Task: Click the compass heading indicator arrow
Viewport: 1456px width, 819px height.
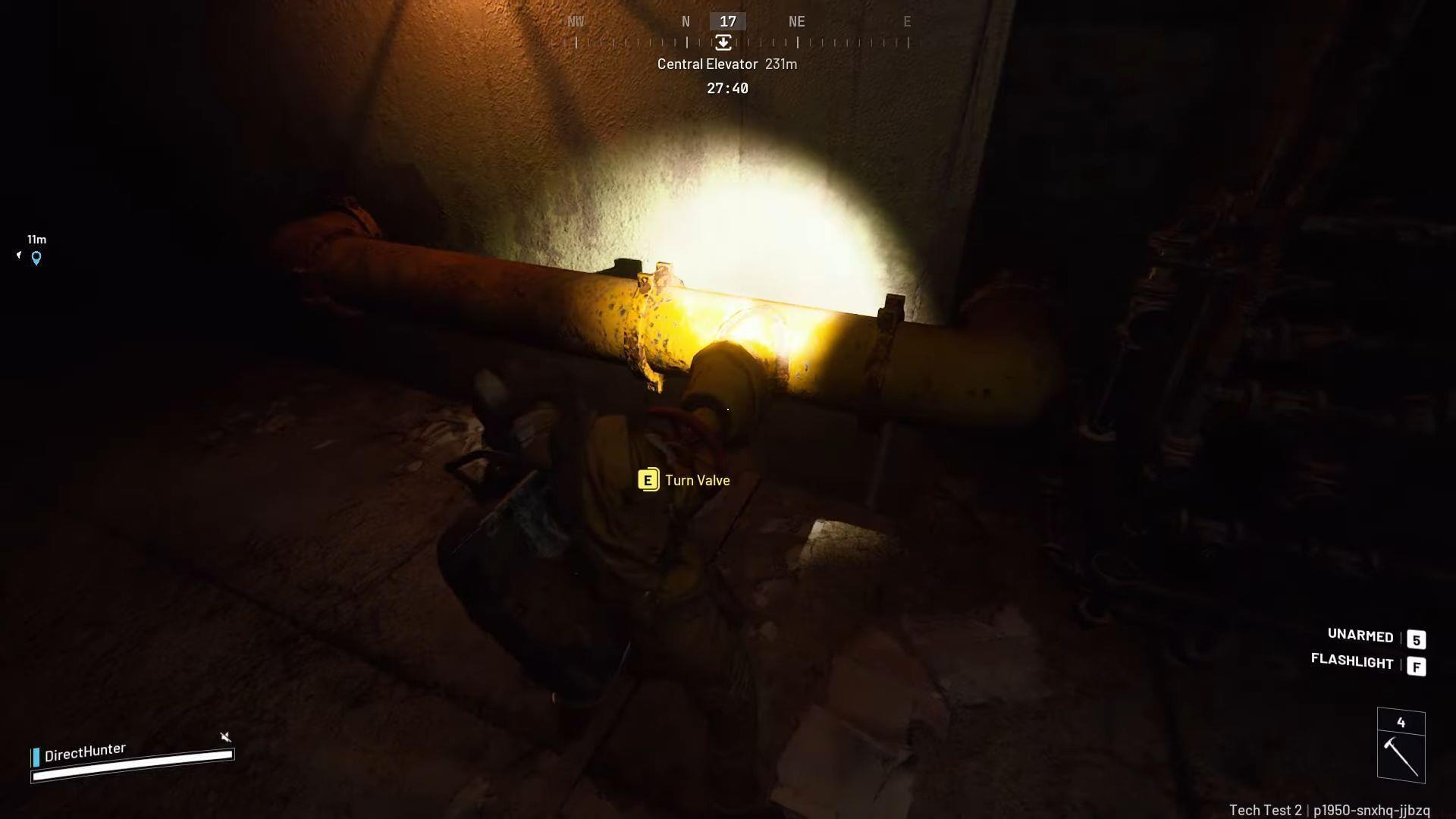Action: point(723,43)
